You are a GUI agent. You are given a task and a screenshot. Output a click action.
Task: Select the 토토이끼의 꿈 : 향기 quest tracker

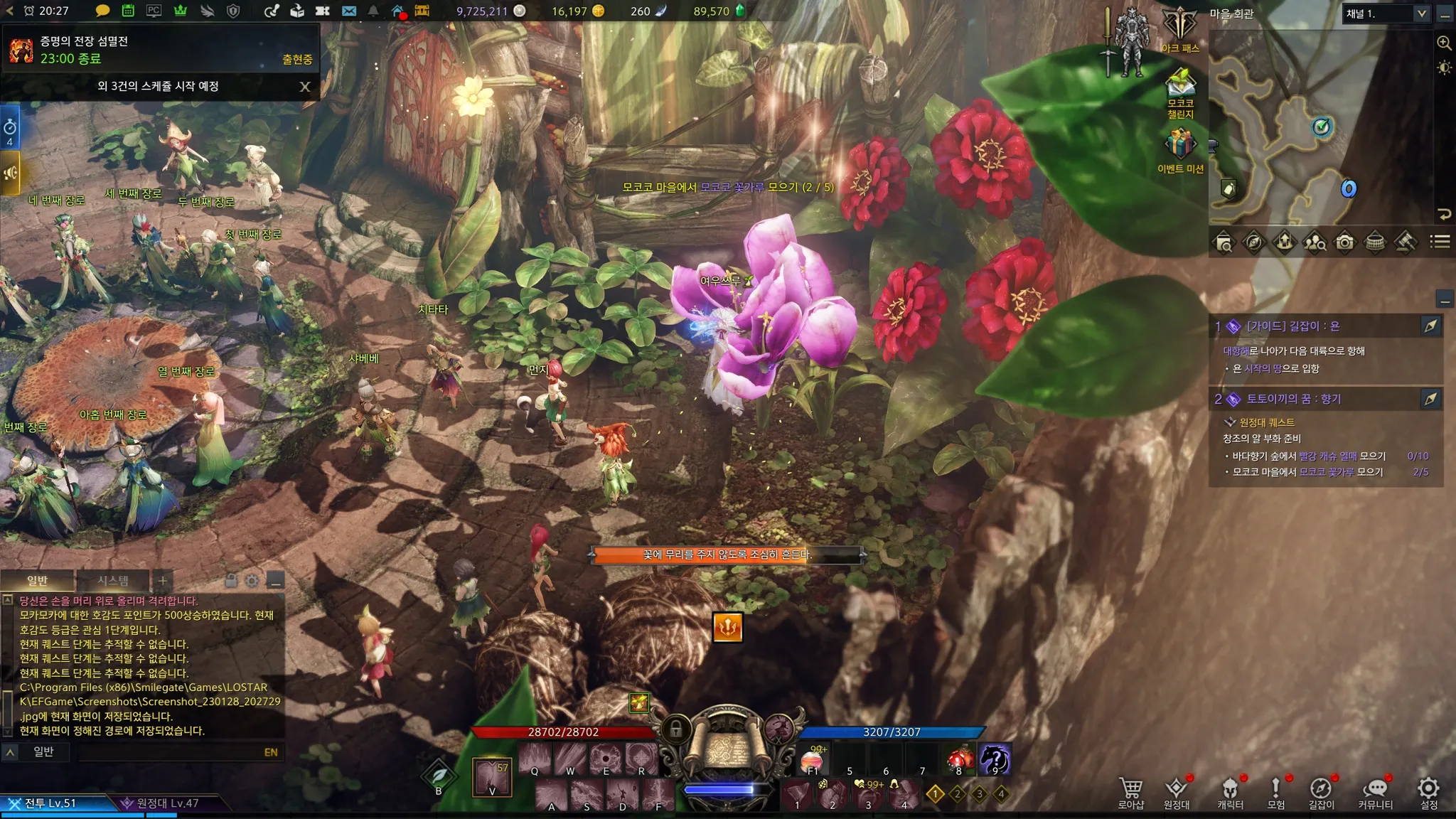pyautogui.click(x=1294, y=399)
